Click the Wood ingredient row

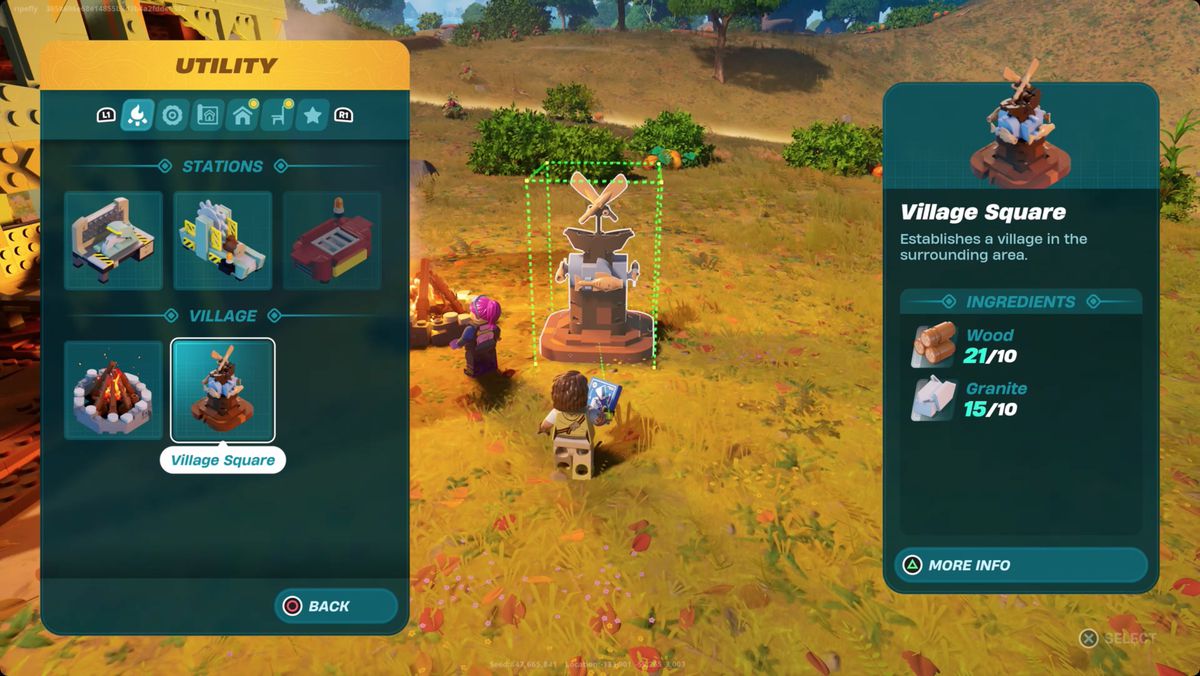[x=1020, y=345]
